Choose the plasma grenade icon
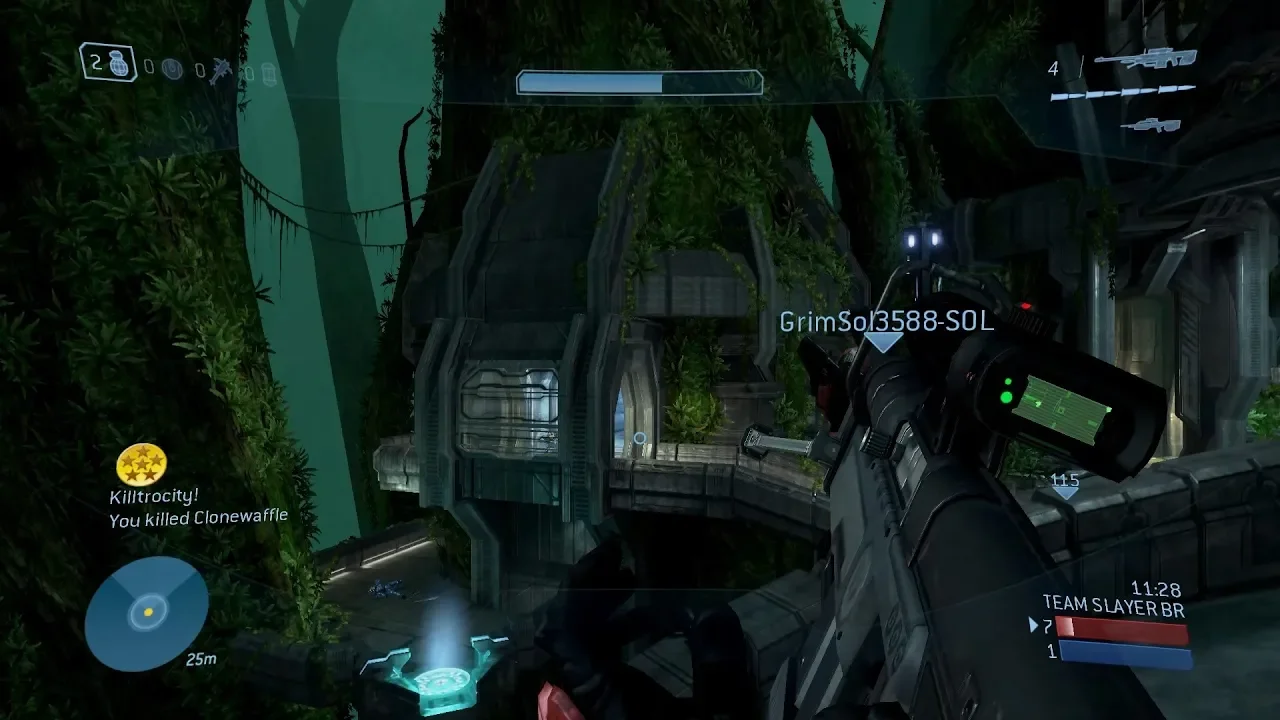 point(171,68)
